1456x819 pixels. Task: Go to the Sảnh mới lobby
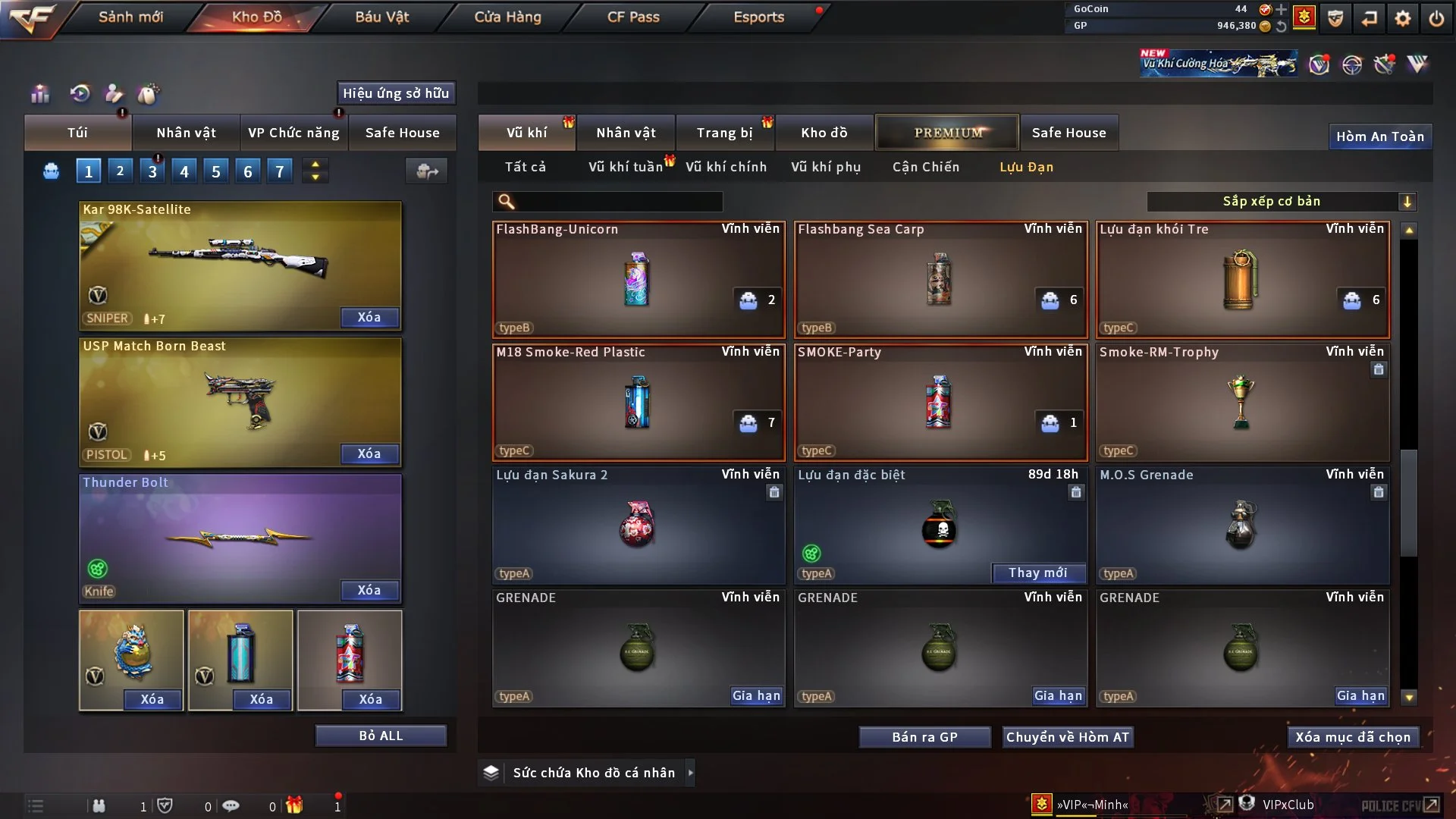[x=130, y=17]
